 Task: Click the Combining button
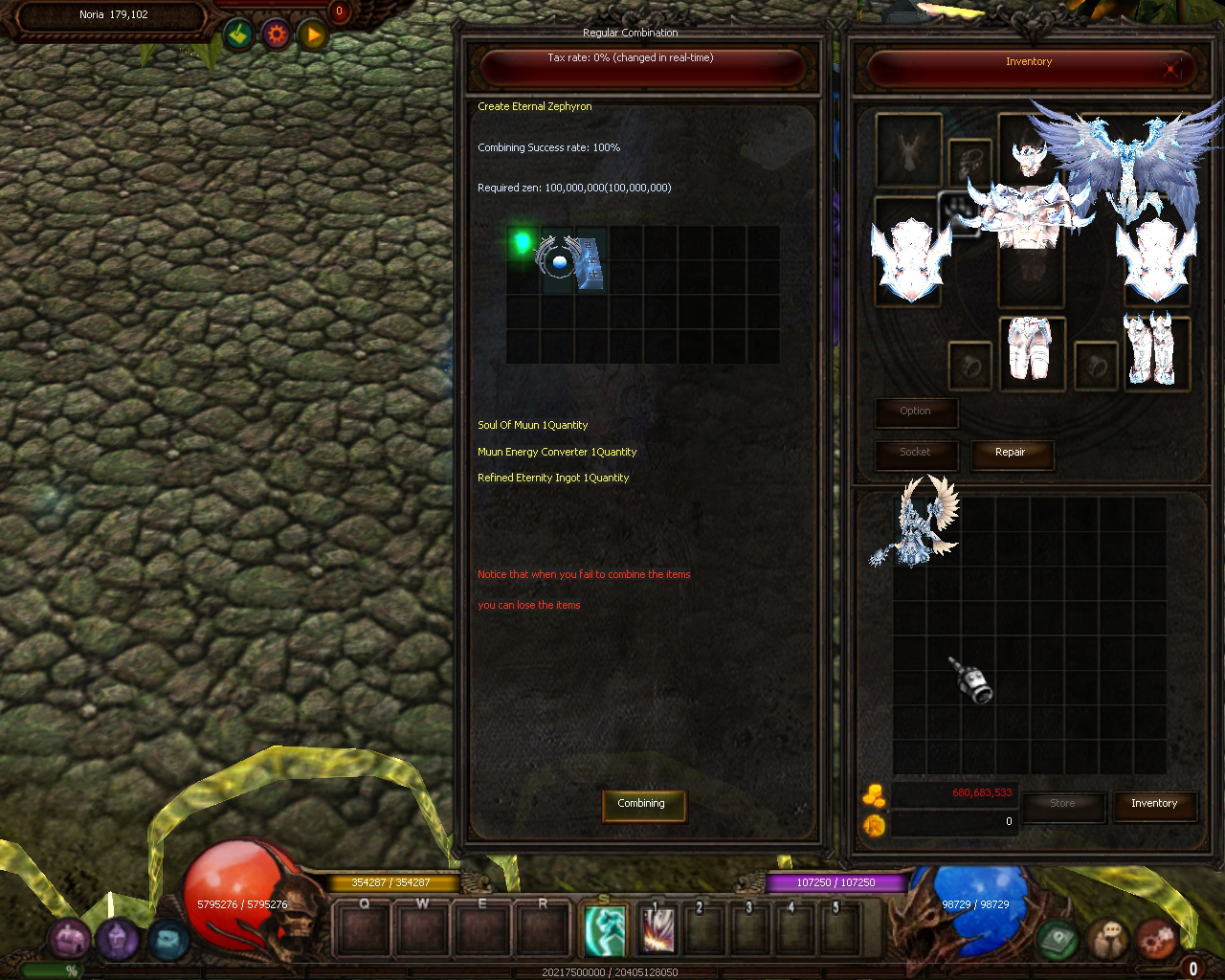(640, 804)
